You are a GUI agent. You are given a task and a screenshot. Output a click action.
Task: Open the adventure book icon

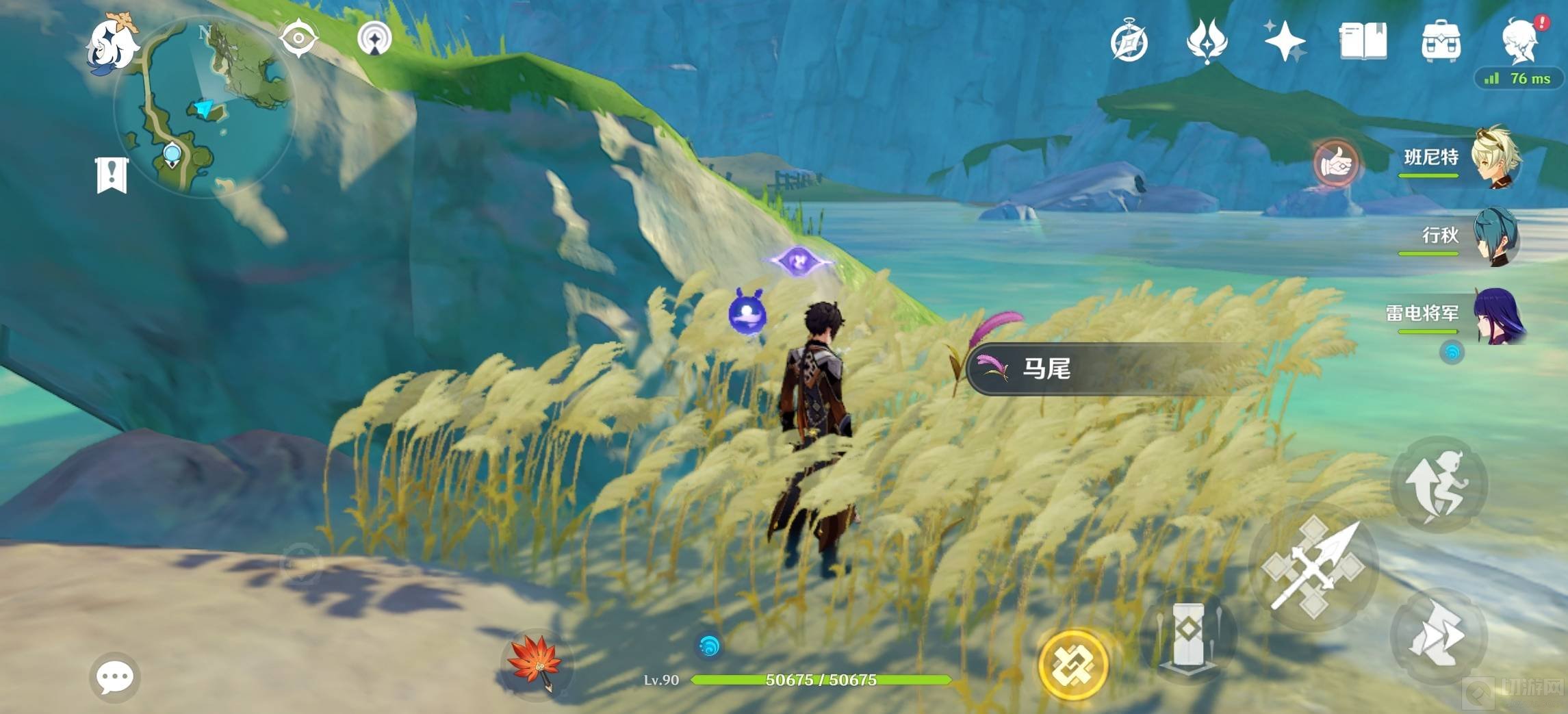coord(1363,41)
